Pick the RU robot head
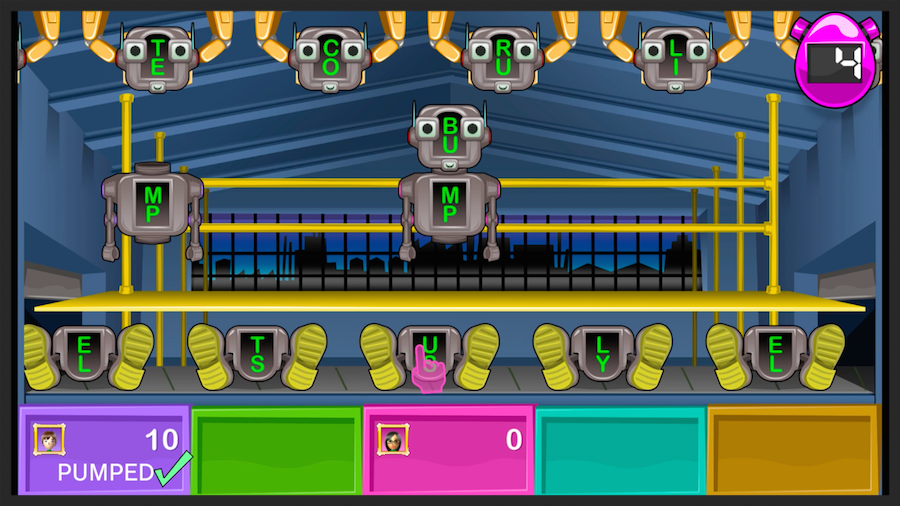 coord(503,58)
